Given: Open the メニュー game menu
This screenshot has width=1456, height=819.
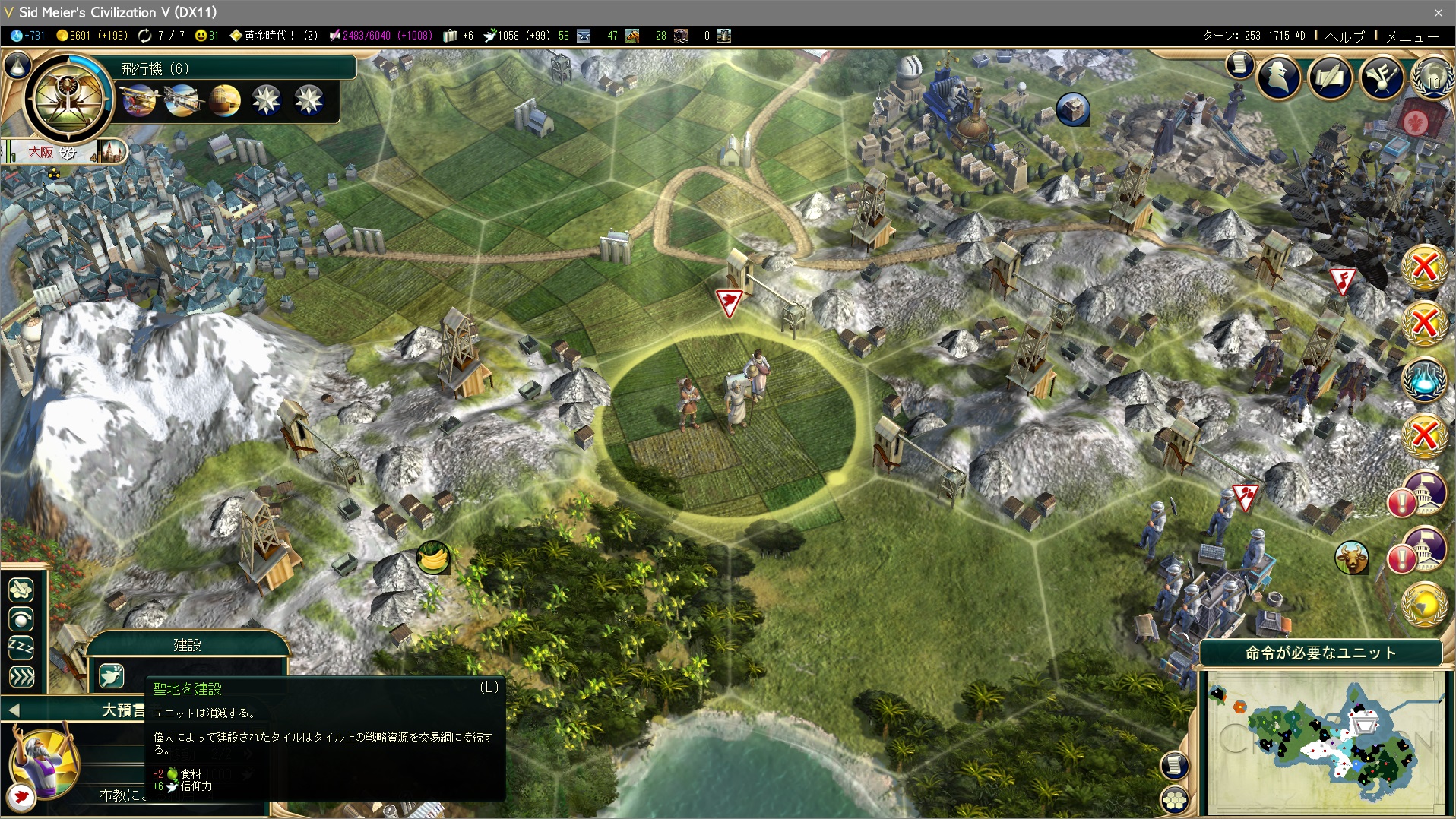Looking at the screenshot, I should click(x=1412, y=36).
